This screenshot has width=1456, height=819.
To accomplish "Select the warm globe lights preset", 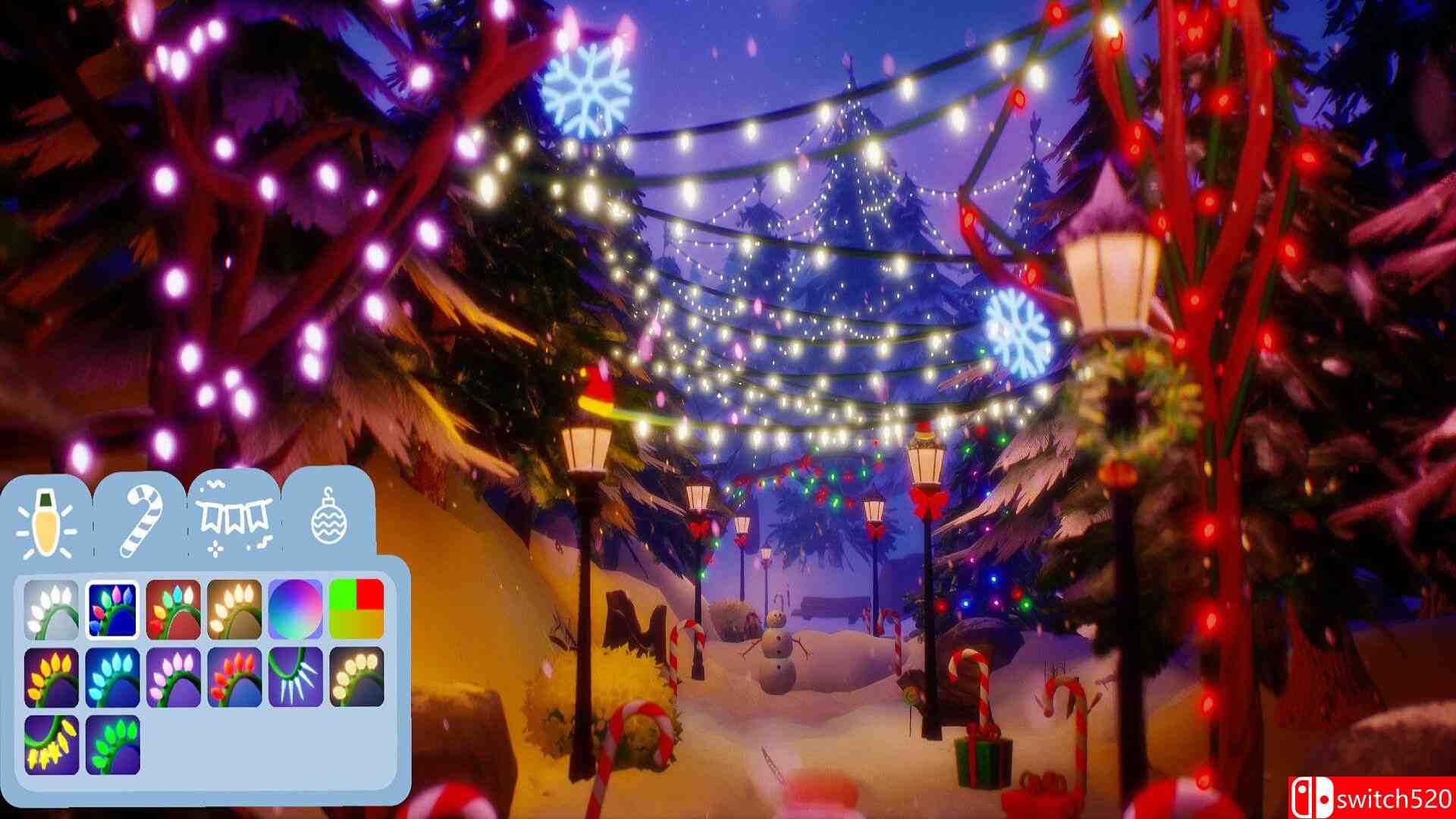I will pos(357,677).
